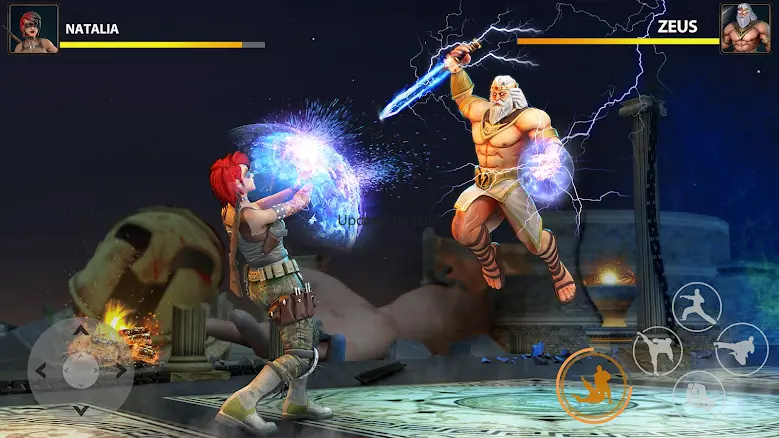The image size is (779, 438).
Task: Trigger the high kick attack button
Action: pos(657,351)
